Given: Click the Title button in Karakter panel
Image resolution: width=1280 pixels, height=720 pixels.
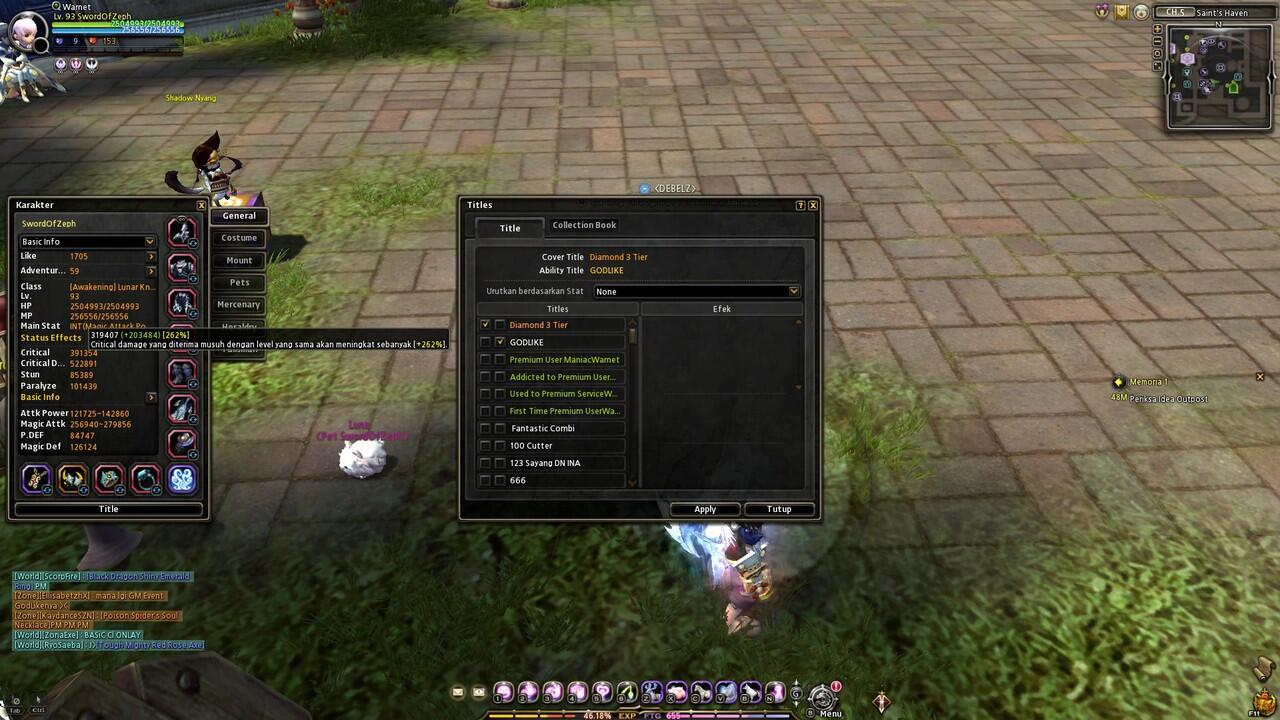Looking at the screenshot, I should 108,509.
